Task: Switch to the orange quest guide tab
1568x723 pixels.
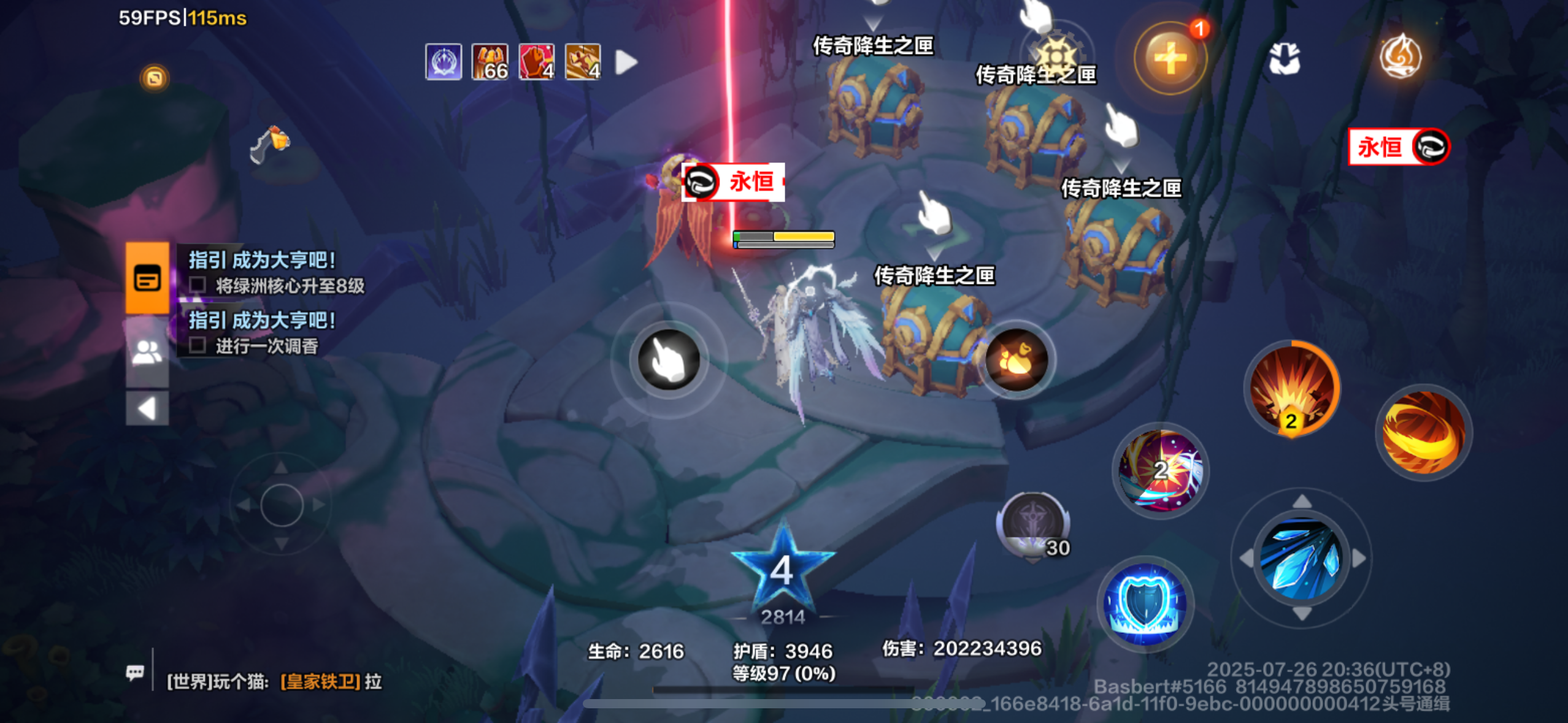Action: click(x=147, y=277)
